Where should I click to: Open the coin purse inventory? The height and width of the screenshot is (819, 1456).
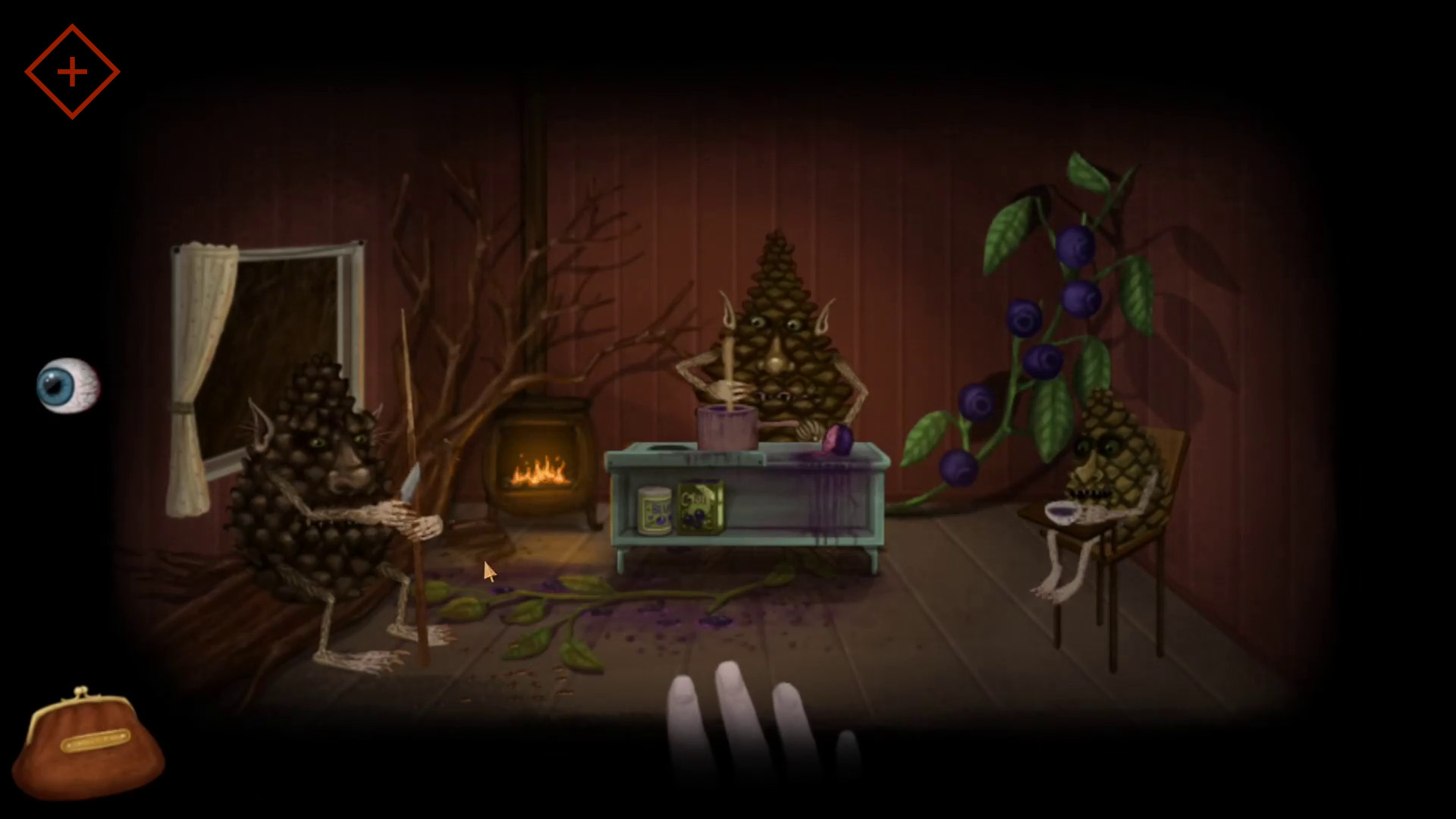click(87, 743)
